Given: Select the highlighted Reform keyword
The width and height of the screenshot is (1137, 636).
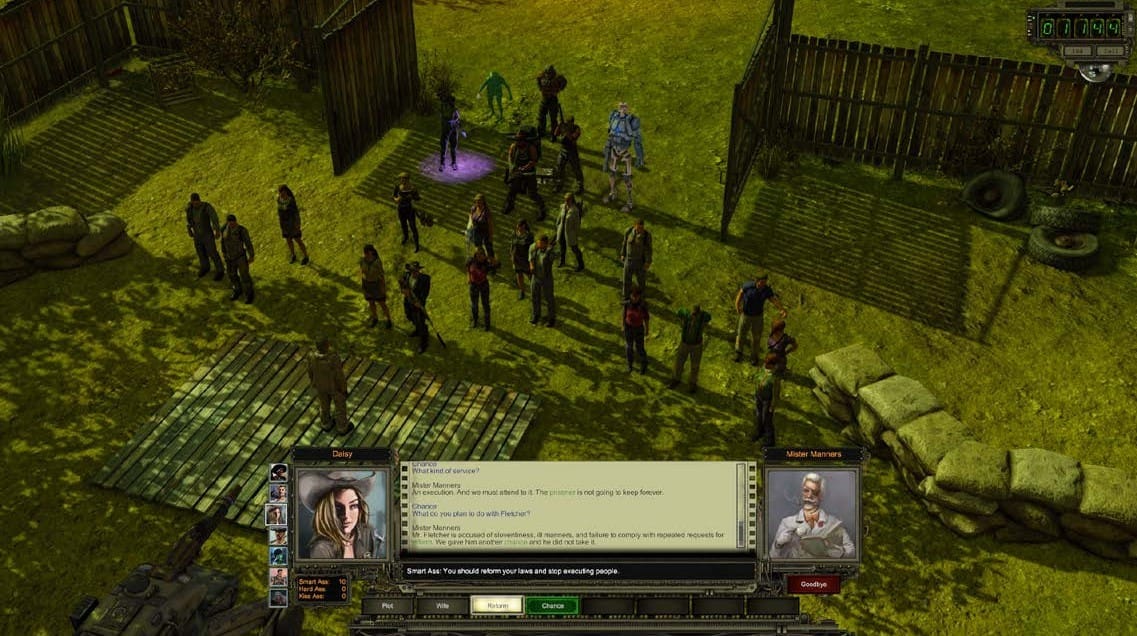Looking at the screenshot, I should click(497, 605).
